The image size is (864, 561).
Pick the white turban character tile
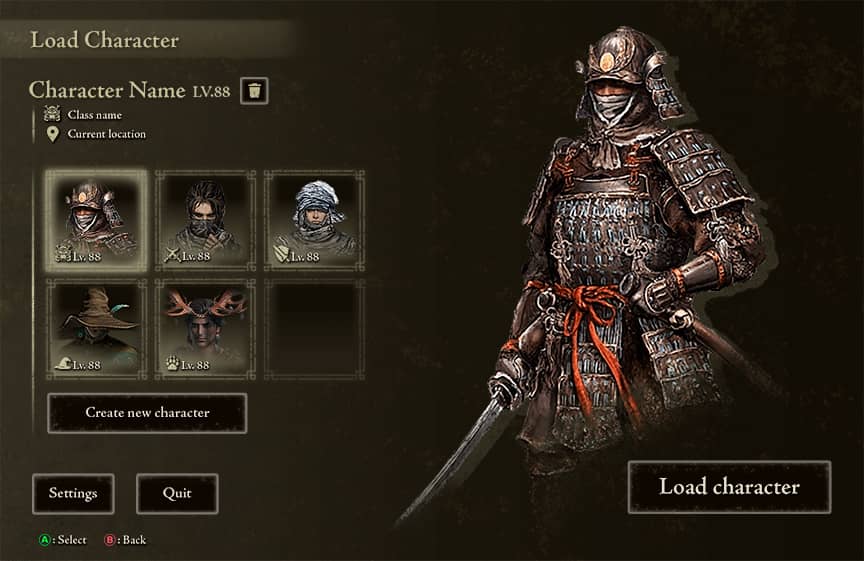coord(314,220)
